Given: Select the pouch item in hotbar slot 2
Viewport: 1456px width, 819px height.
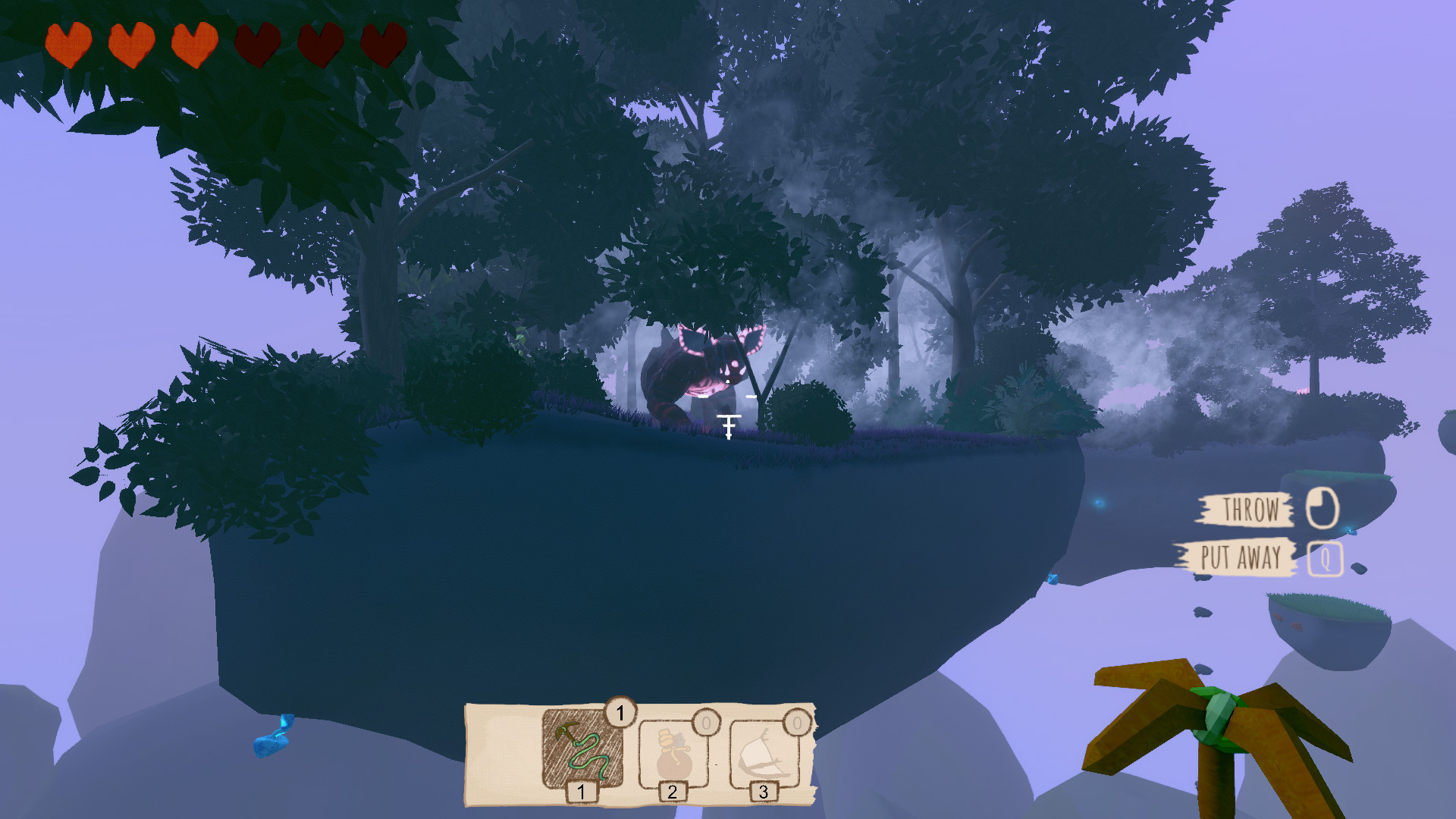Looking at the screenshot, I should pos(673,753).
